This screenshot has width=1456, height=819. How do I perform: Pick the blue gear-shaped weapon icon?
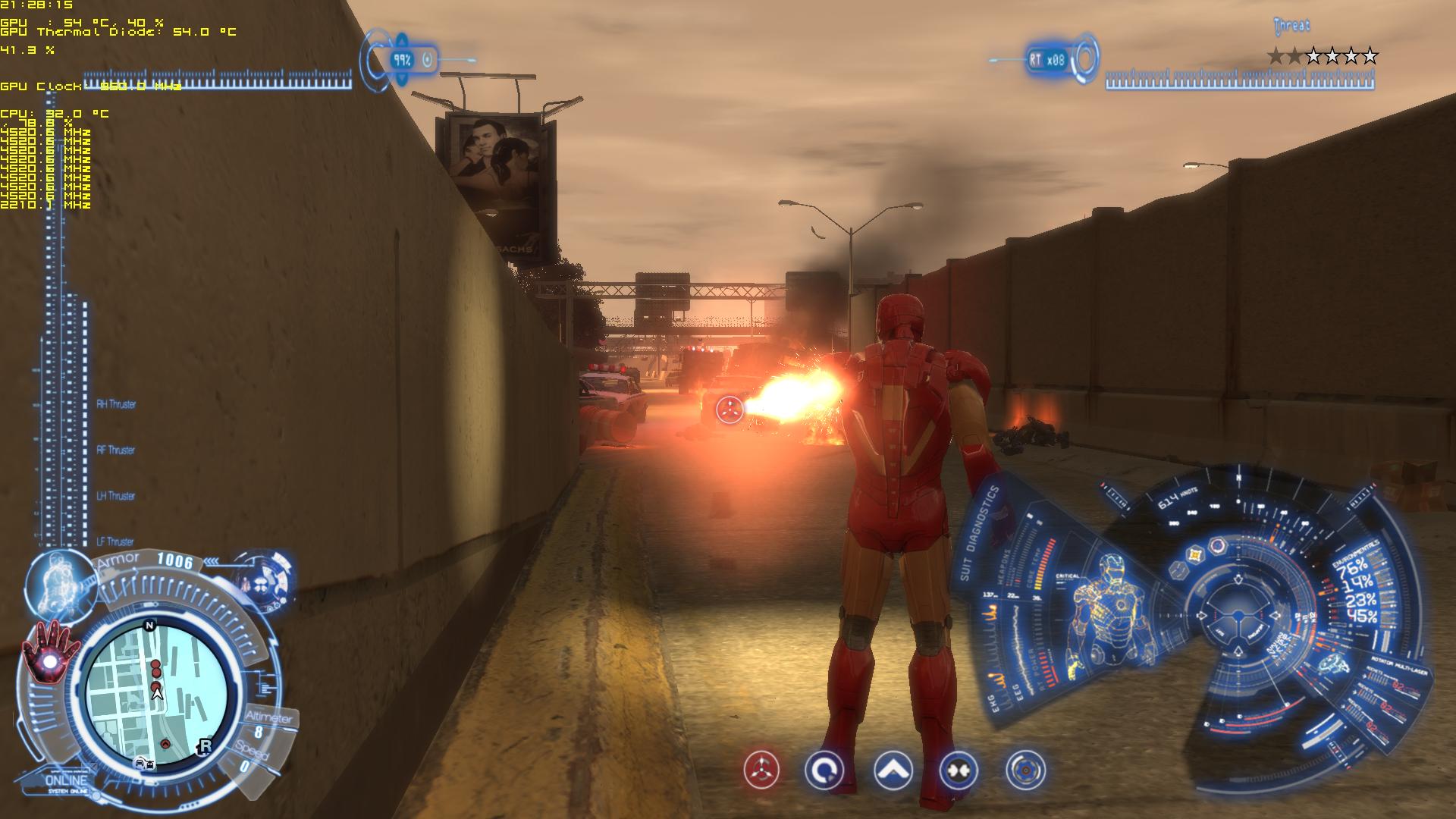(1025, 770)
